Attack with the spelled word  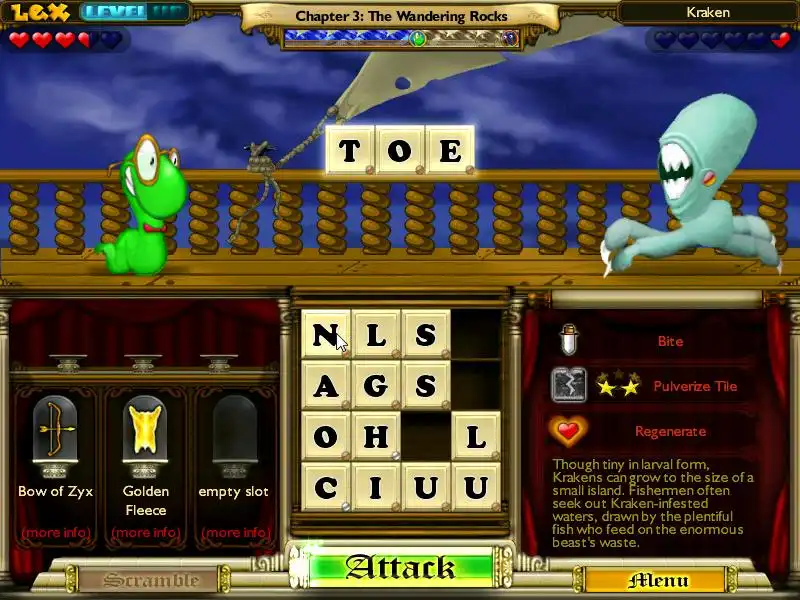point(401,568)
